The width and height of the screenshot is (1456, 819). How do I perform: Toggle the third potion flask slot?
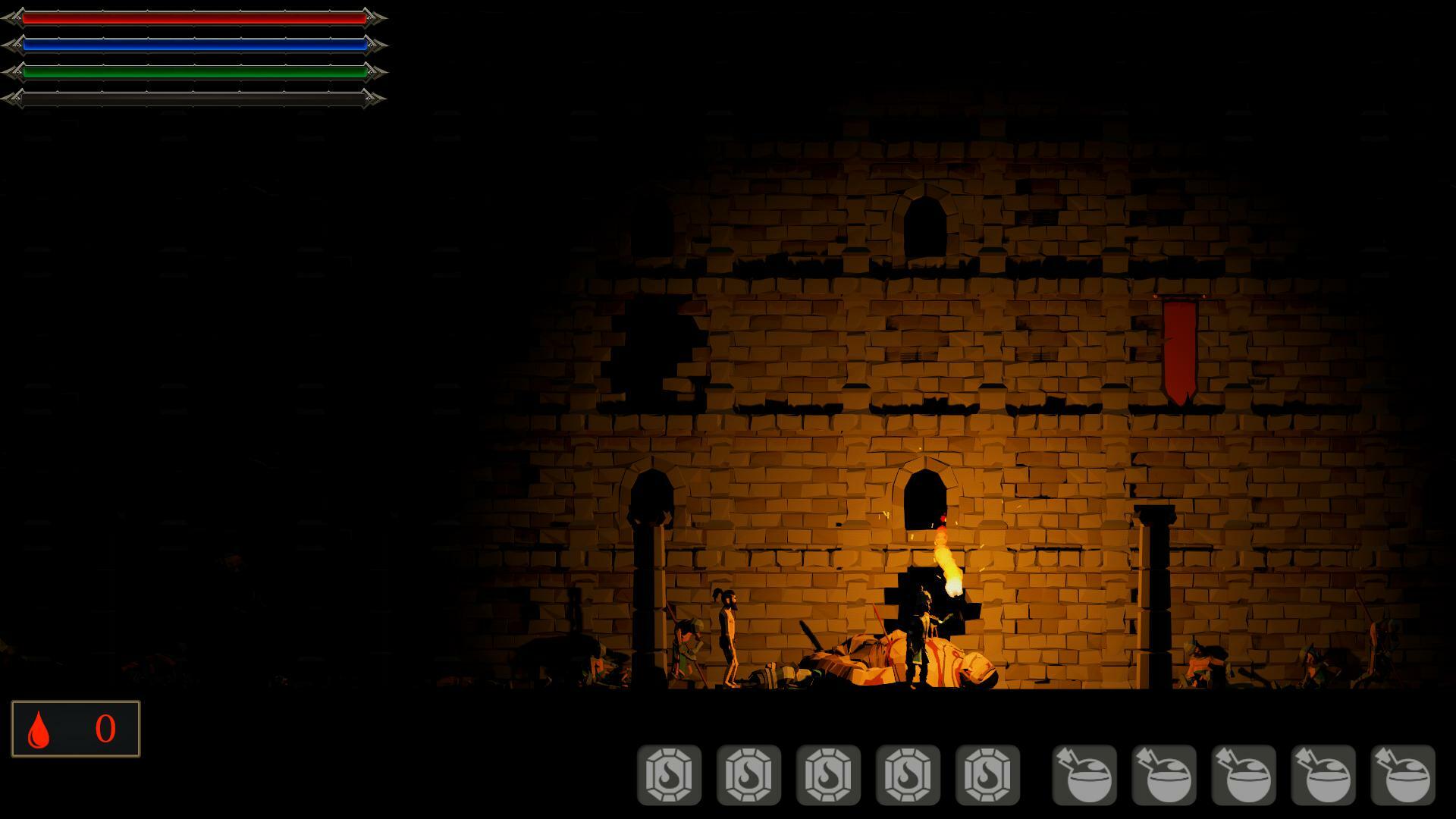pos(1246,775)
